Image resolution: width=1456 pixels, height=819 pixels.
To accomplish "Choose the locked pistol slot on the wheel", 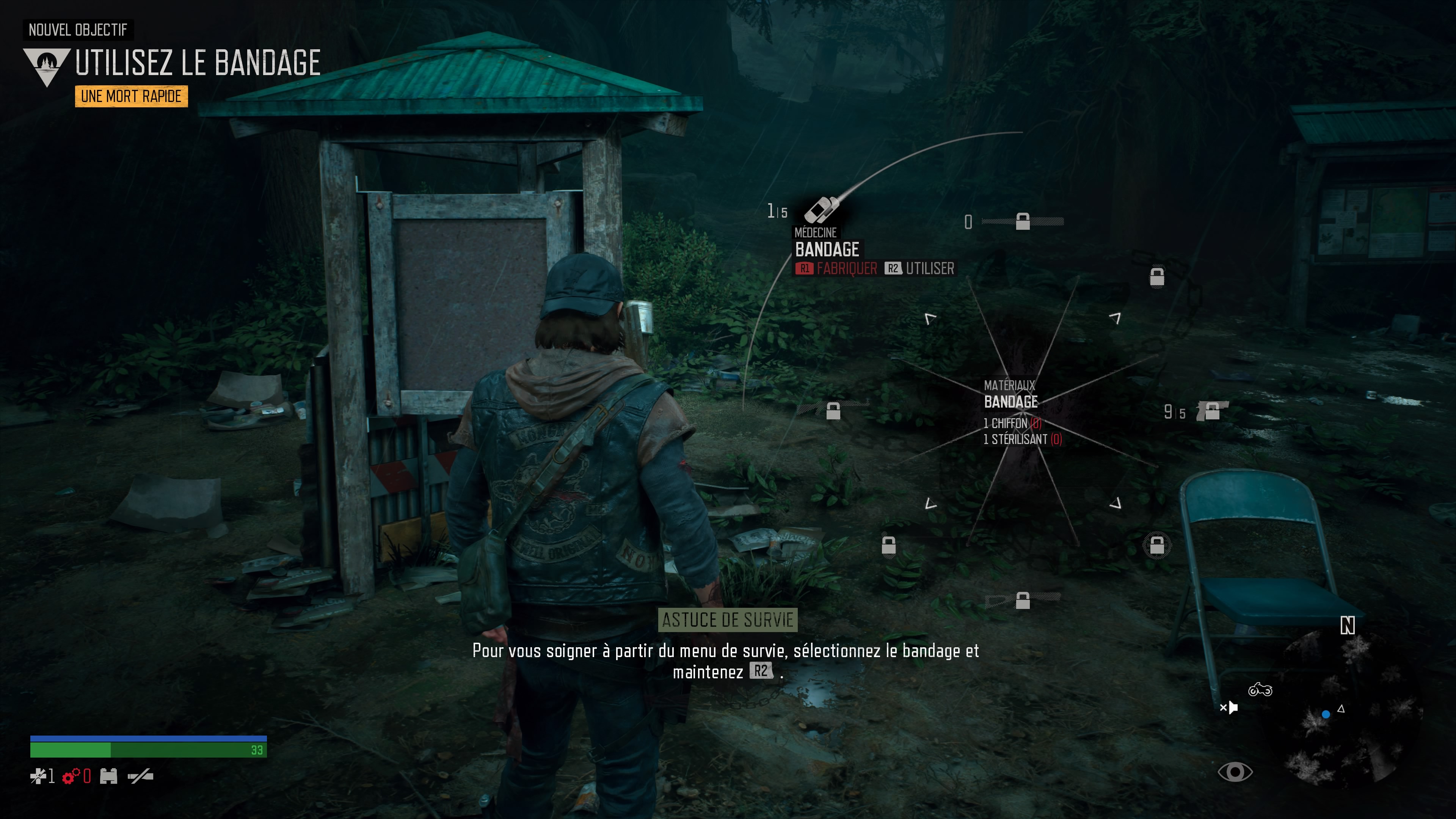I will [1211, 411].
